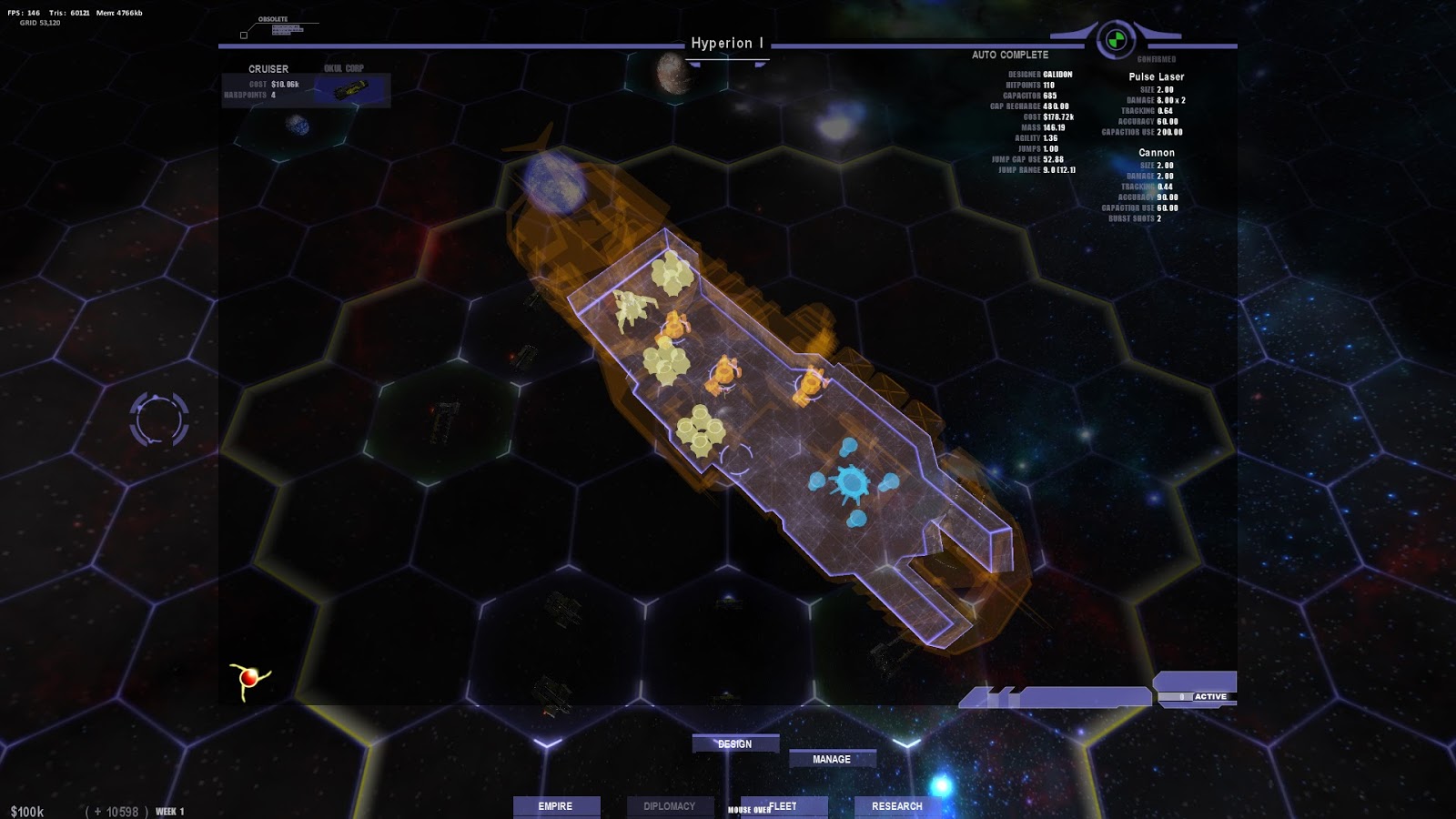Viewport: 1456px width, 819px height.
Task: Switch to the MANAGE tab
Action: pyautogui.click(x=833, y=758)
